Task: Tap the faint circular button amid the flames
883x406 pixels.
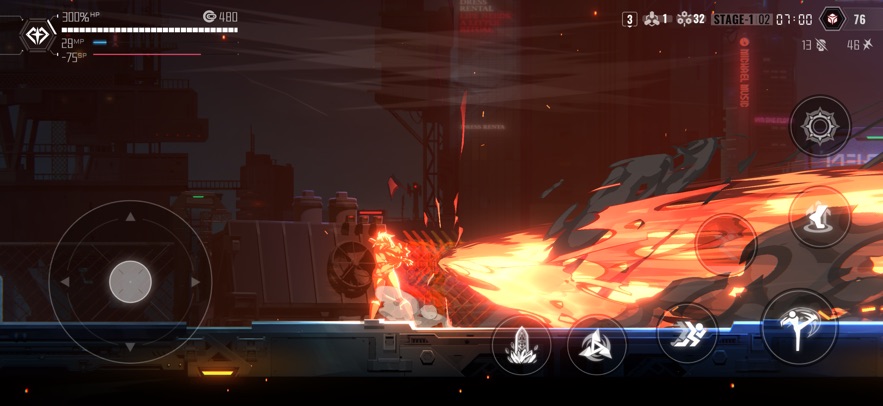Action: [726, 243]
